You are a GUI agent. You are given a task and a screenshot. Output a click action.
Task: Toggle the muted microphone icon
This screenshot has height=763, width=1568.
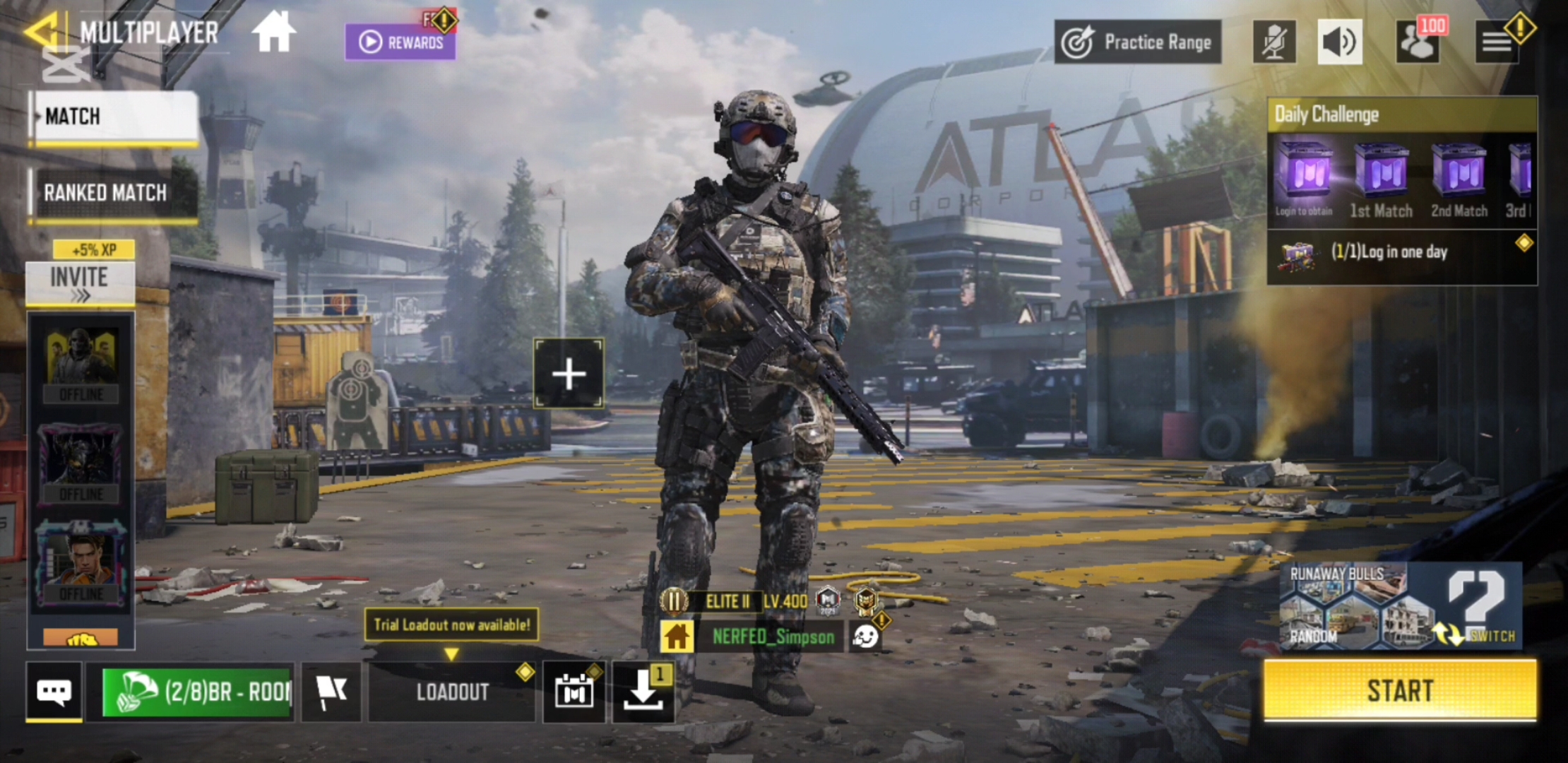[x=1273, y=42]
